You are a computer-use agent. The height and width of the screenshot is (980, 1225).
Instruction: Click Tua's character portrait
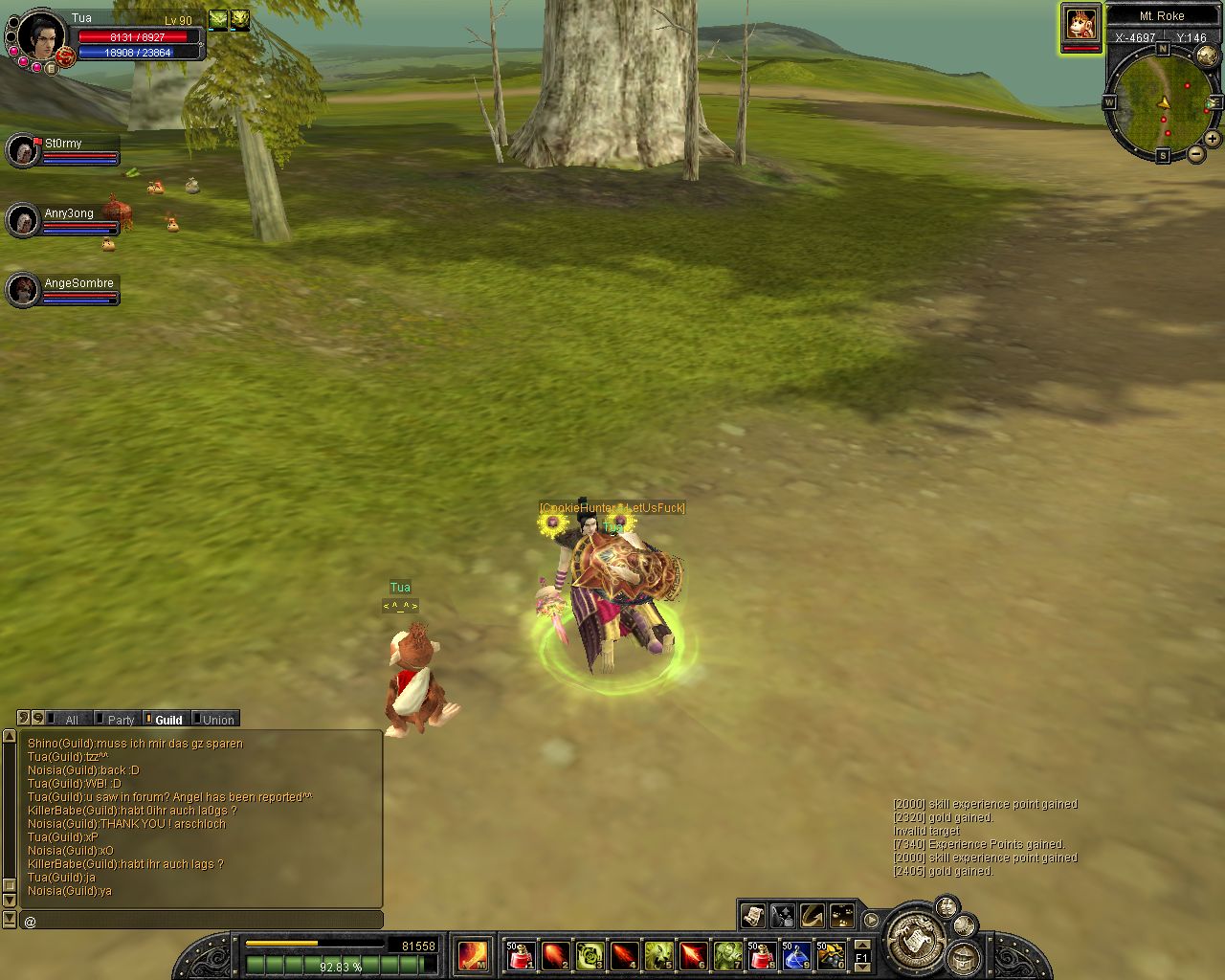coord(41,35)
